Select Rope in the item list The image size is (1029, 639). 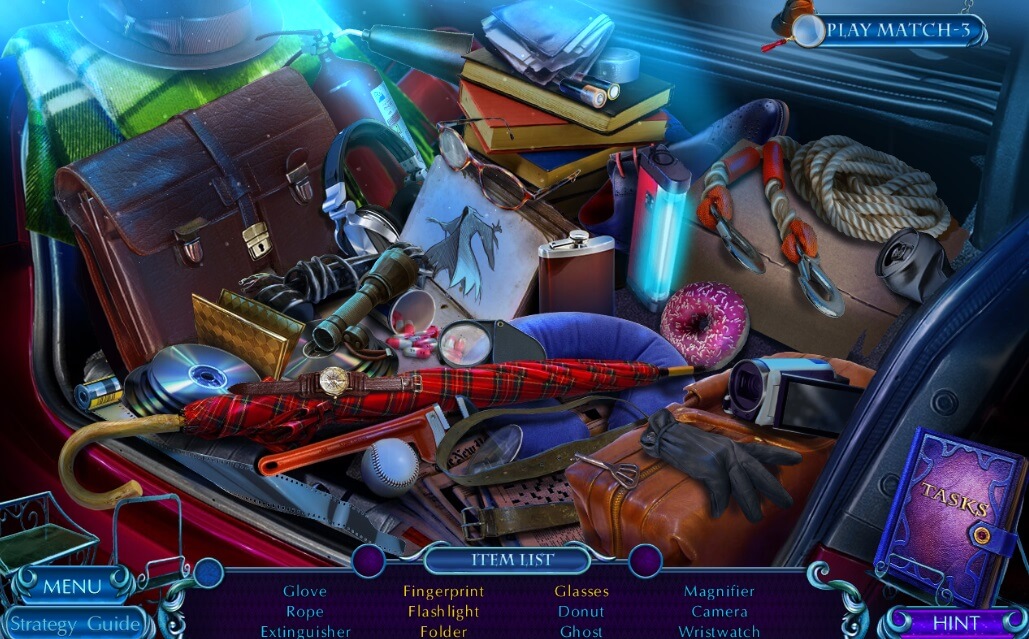[304, 611]
